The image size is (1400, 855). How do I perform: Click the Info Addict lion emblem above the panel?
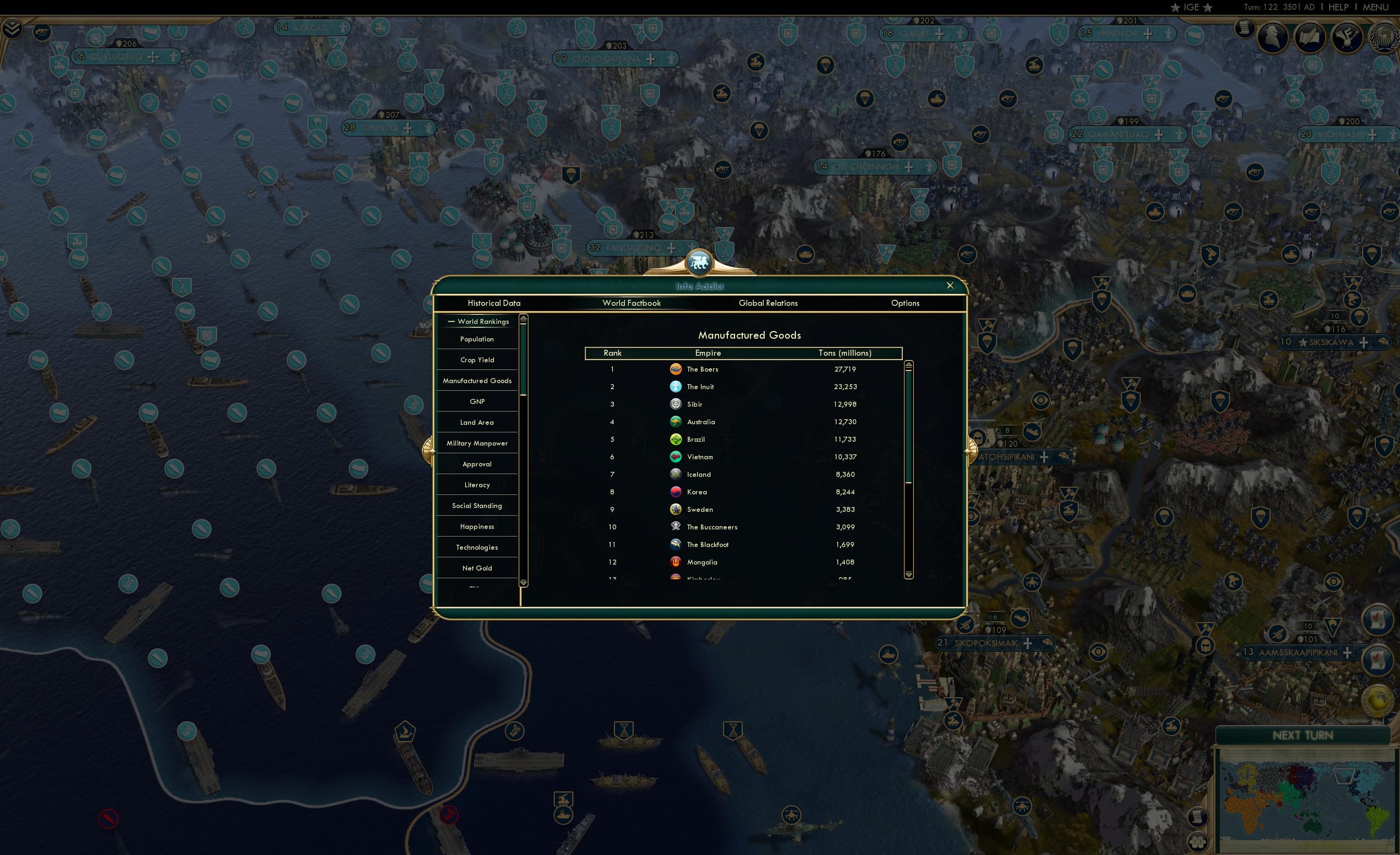pyautogui.click(x=698, y=261)
